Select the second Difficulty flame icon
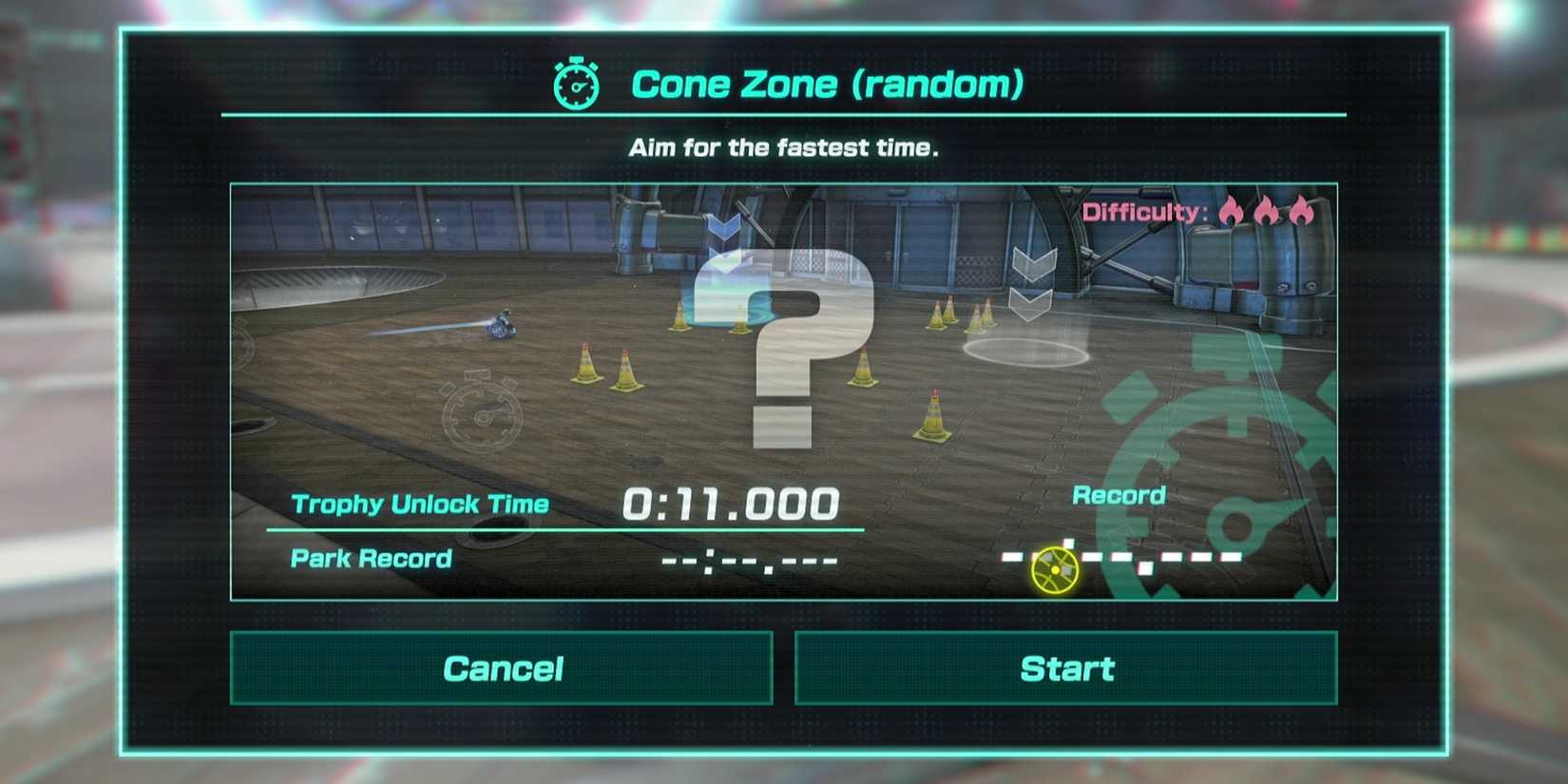Image resolution: width=1568 pixels, height=784 pixels. [x=1268, y=212]
